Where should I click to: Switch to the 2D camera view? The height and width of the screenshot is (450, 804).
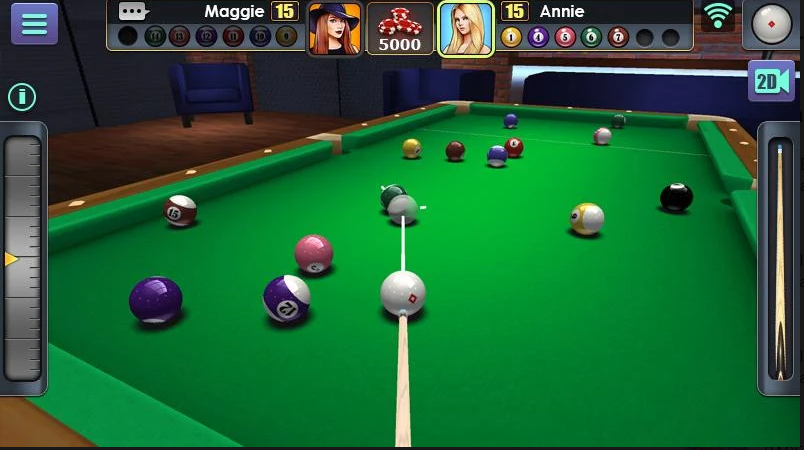click(771, 81)
